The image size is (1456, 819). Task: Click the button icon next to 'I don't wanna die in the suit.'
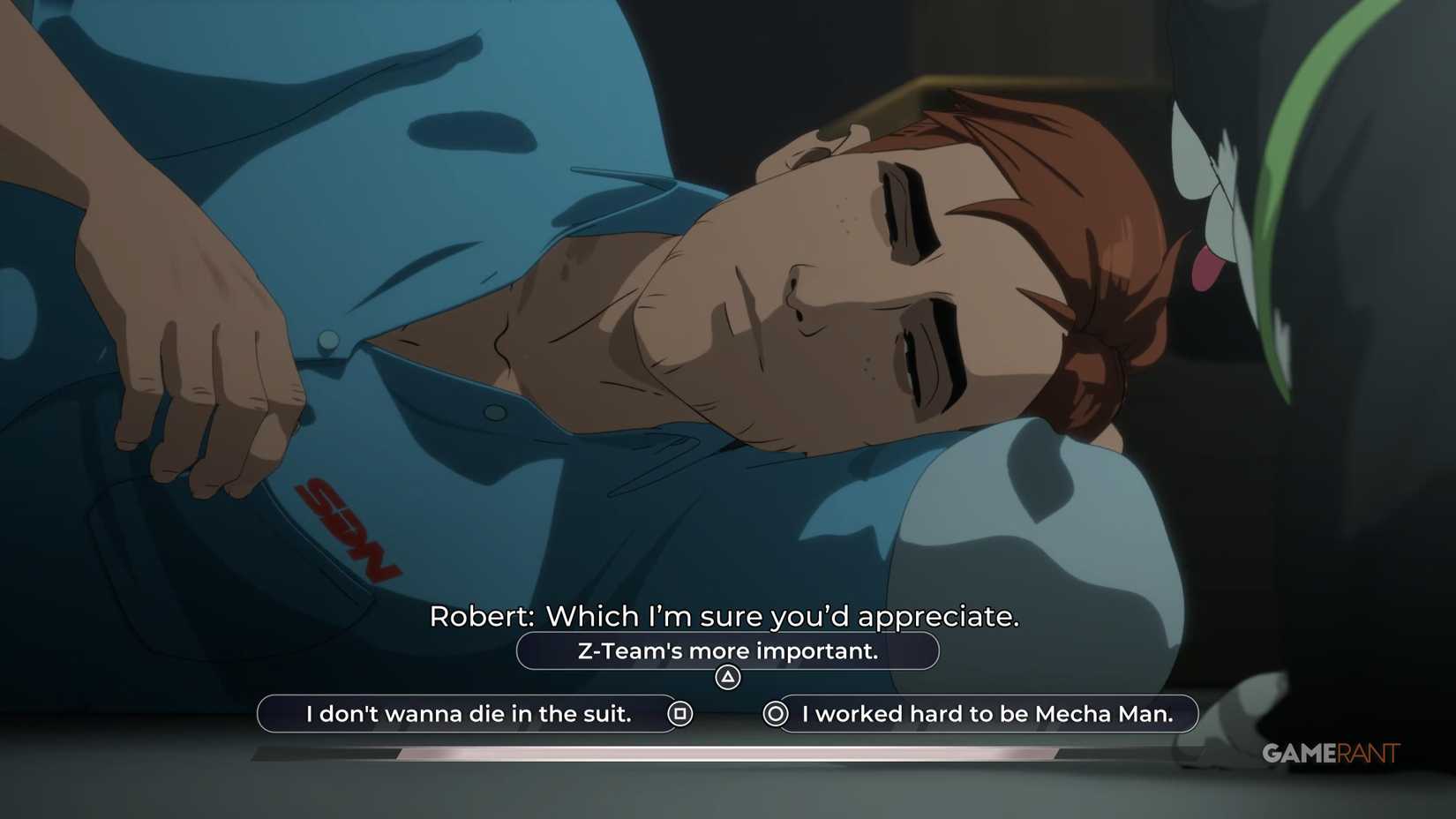click(682, 714)
